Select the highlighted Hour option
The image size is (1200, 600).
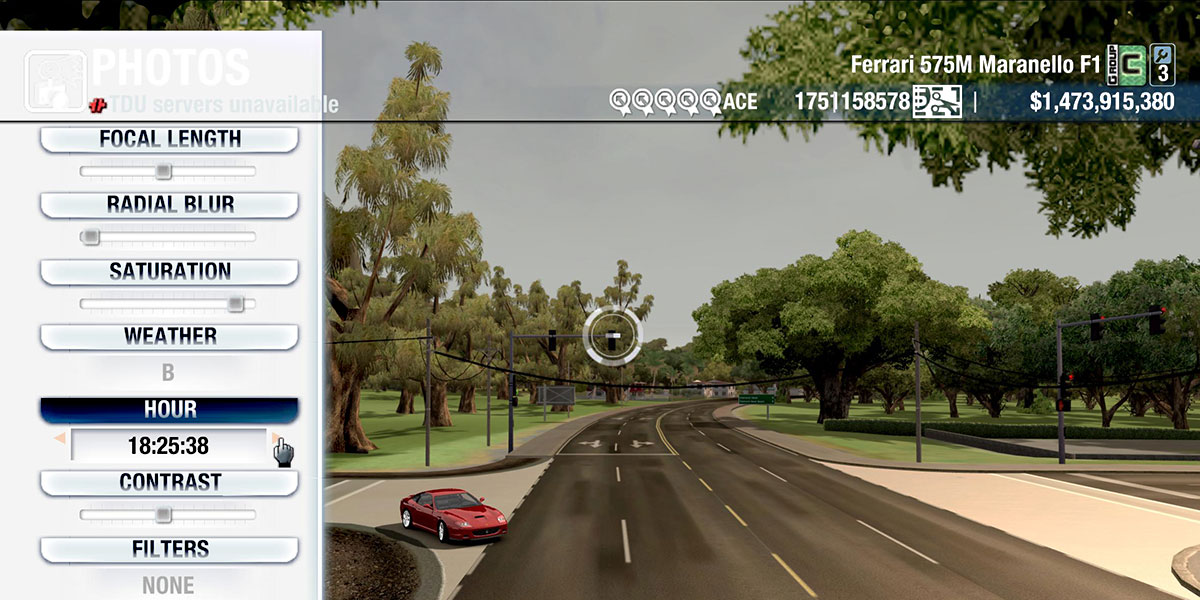pyautogui.click(x=169, y=410)
